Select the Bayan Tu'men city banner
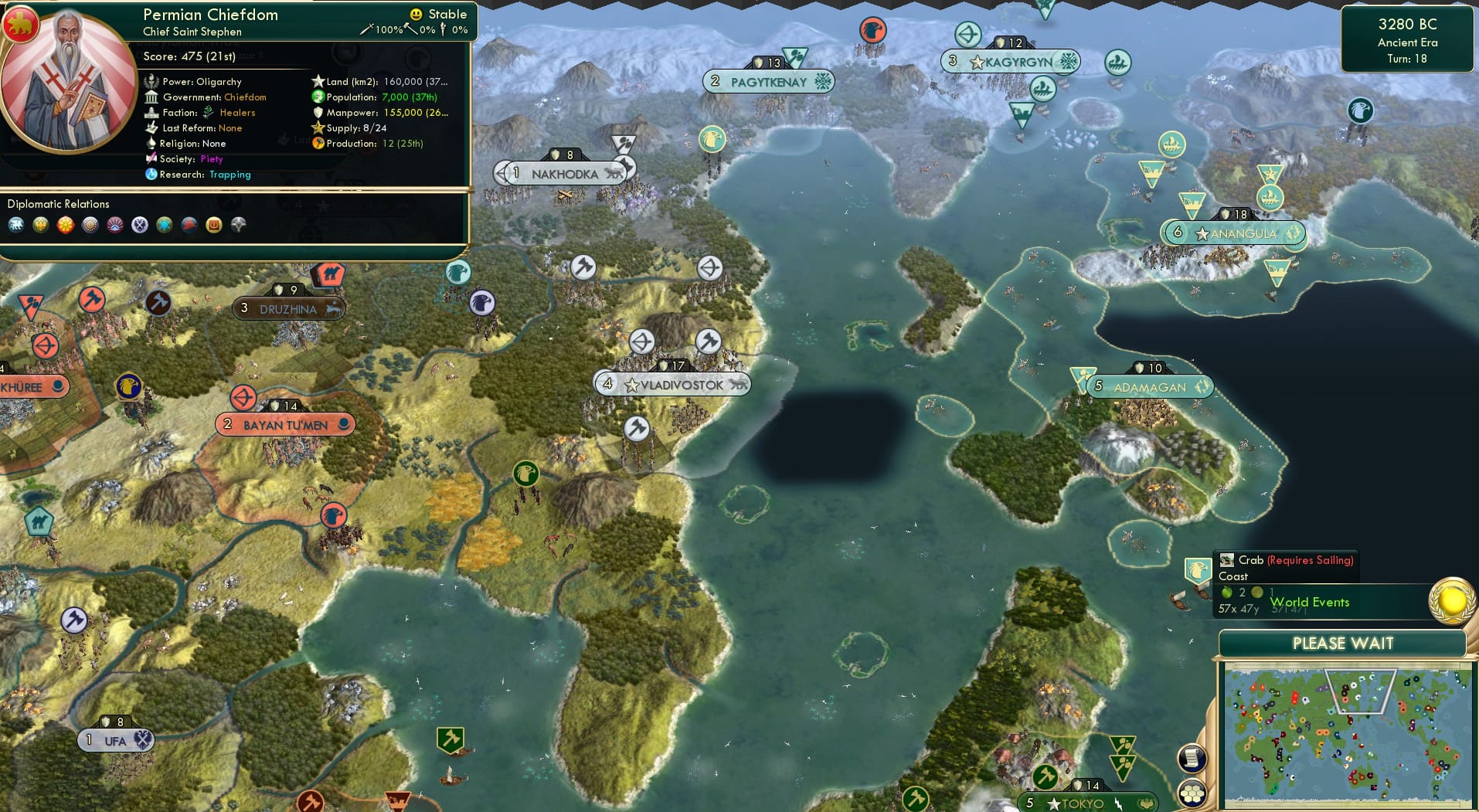The image size is (1479, 812). 284,423
